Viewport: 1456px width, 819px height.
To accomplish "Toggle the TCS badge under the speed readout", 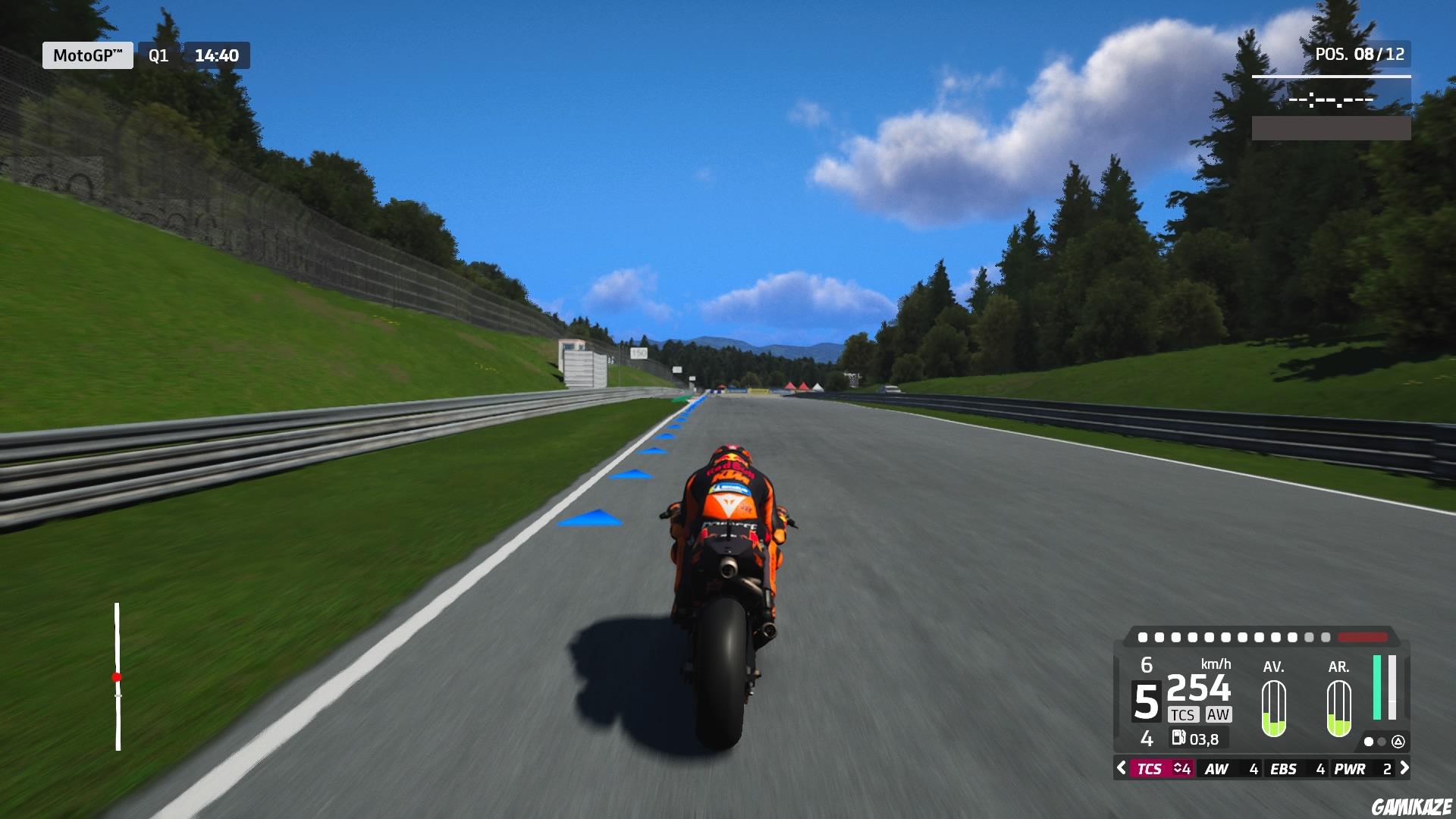I will point(1184,714).
